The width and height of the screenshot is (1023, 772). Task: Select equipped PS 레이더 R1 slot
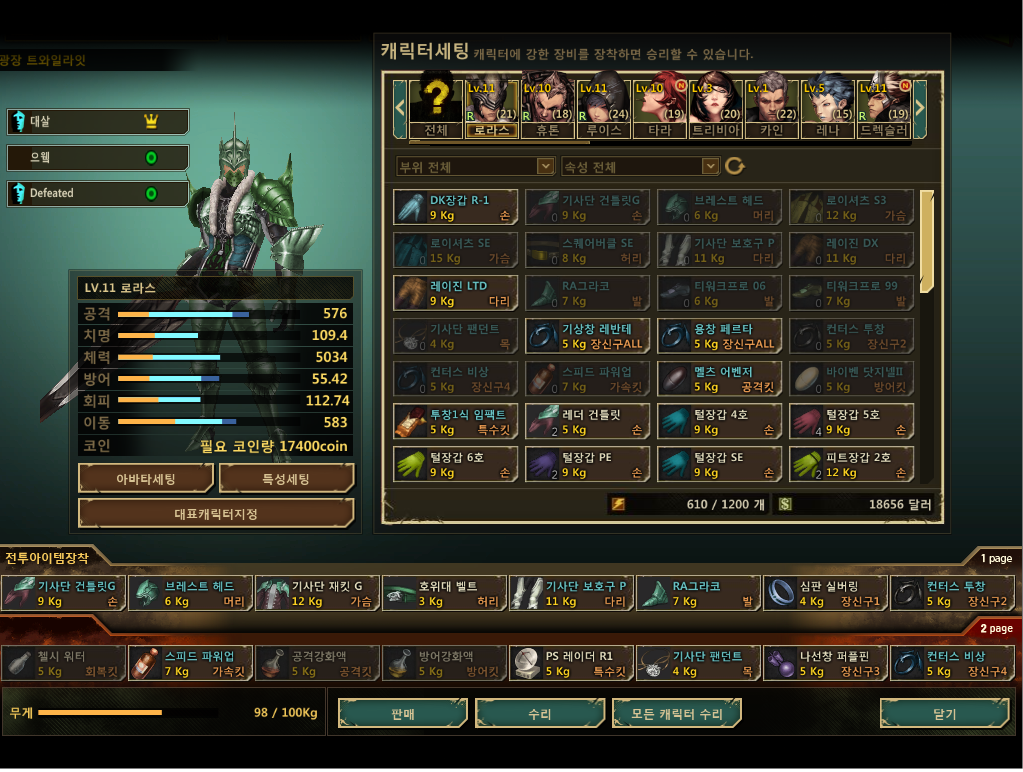tap(572, 663)
